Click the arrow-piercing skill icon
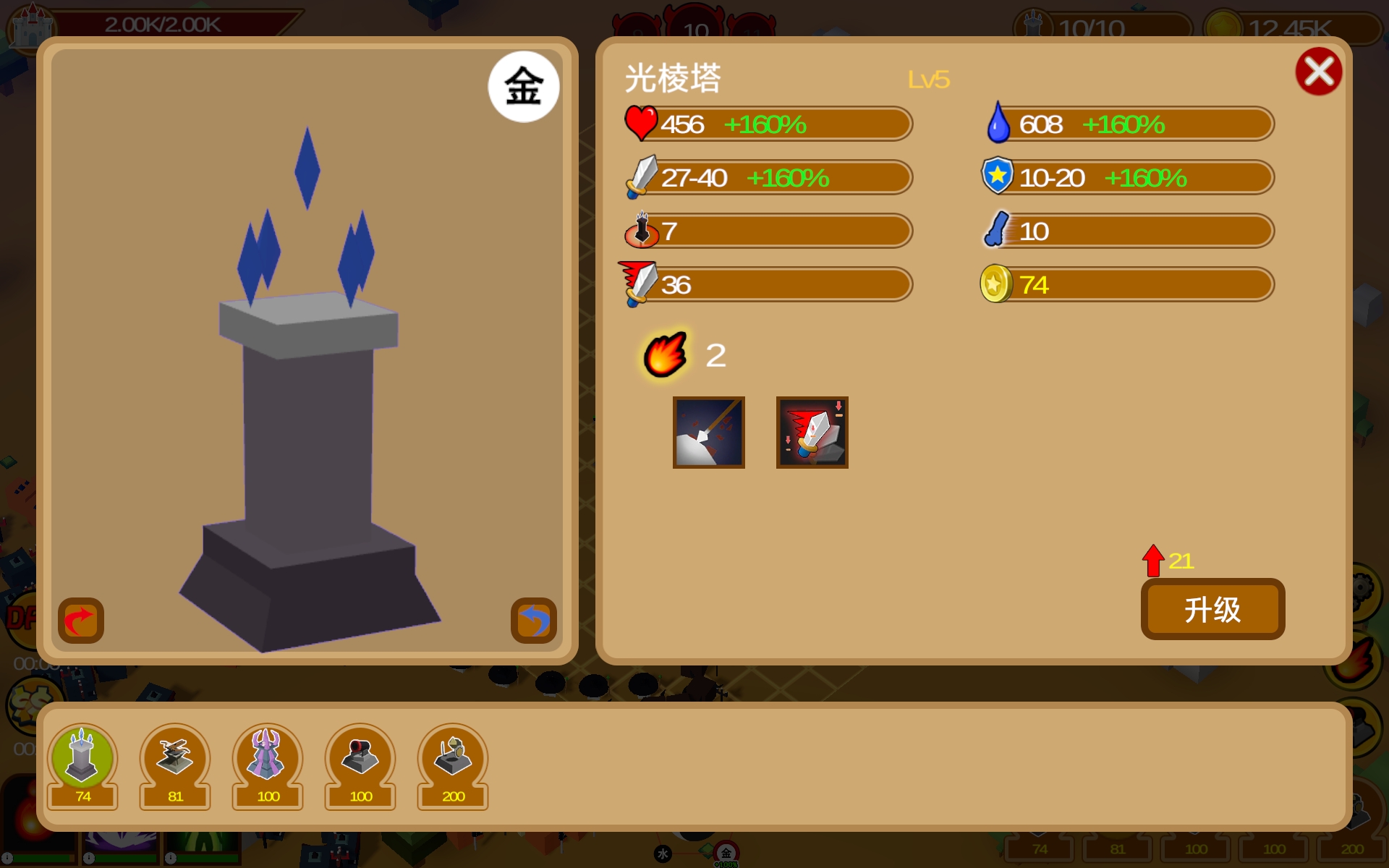Screen dimensions: 1389x868 [708, 432]
